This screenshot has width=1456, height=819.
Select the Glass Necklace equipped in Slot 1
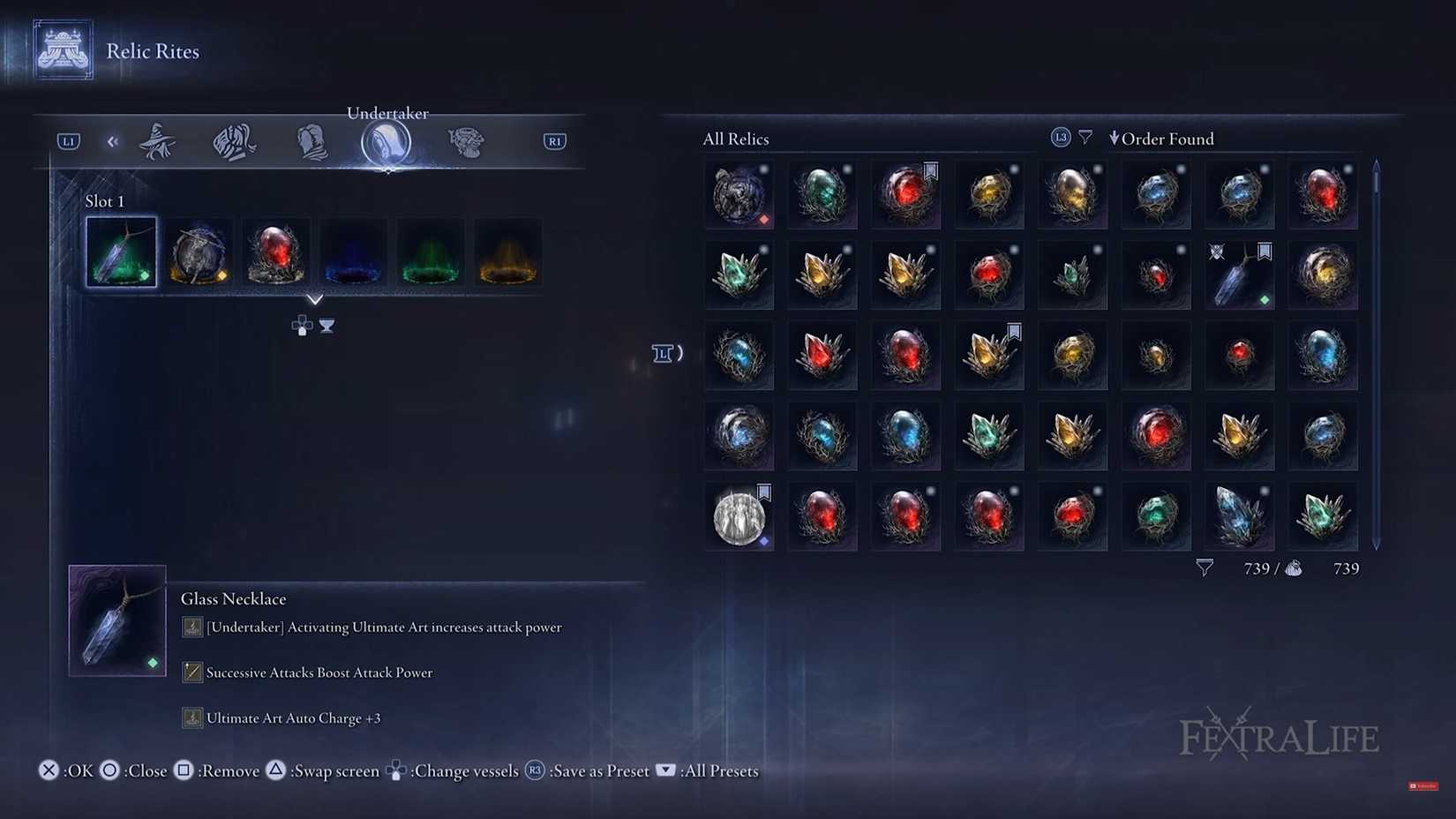point(120,252)
